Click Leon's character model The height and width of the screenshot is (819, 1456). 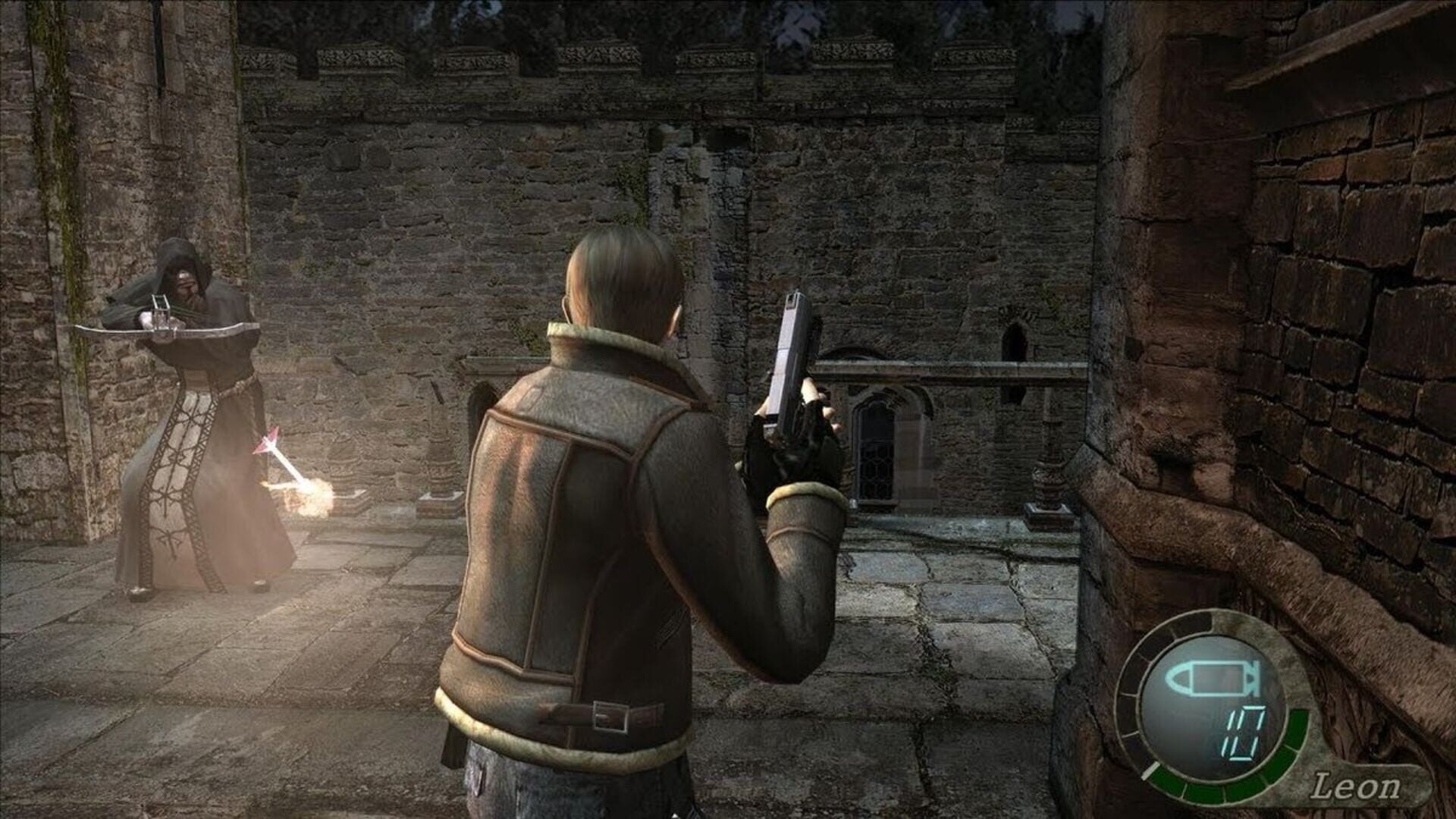[x=607, y=531]
